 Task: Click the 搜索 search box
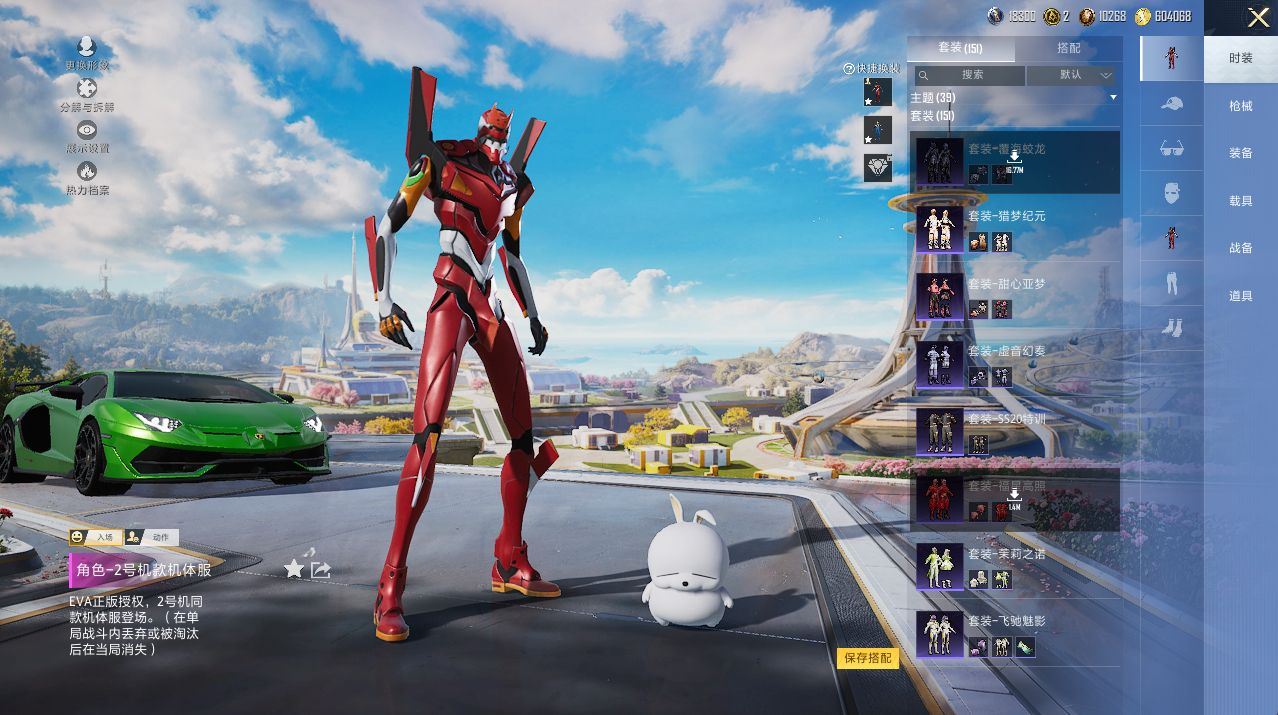(971, 75)
